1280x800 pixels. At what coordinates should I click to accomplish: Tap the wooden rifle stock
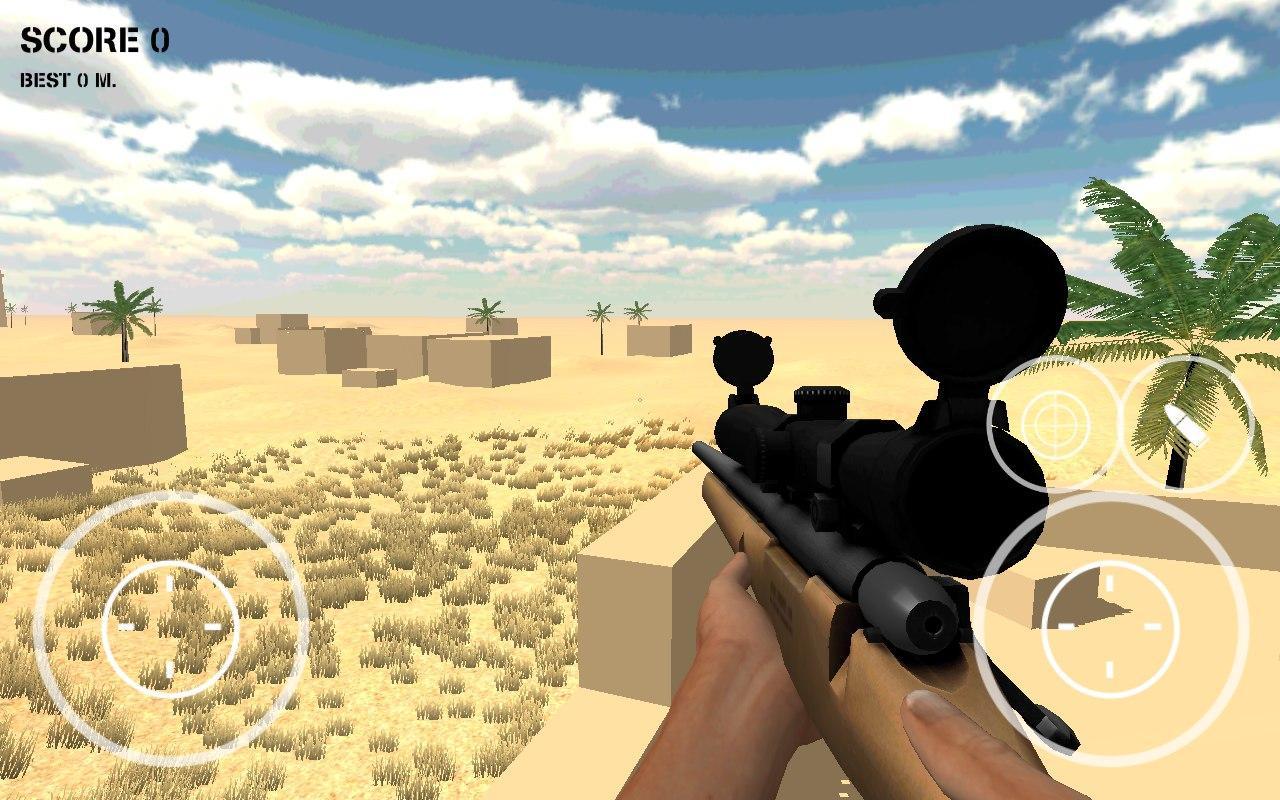(x=790, y=600)
